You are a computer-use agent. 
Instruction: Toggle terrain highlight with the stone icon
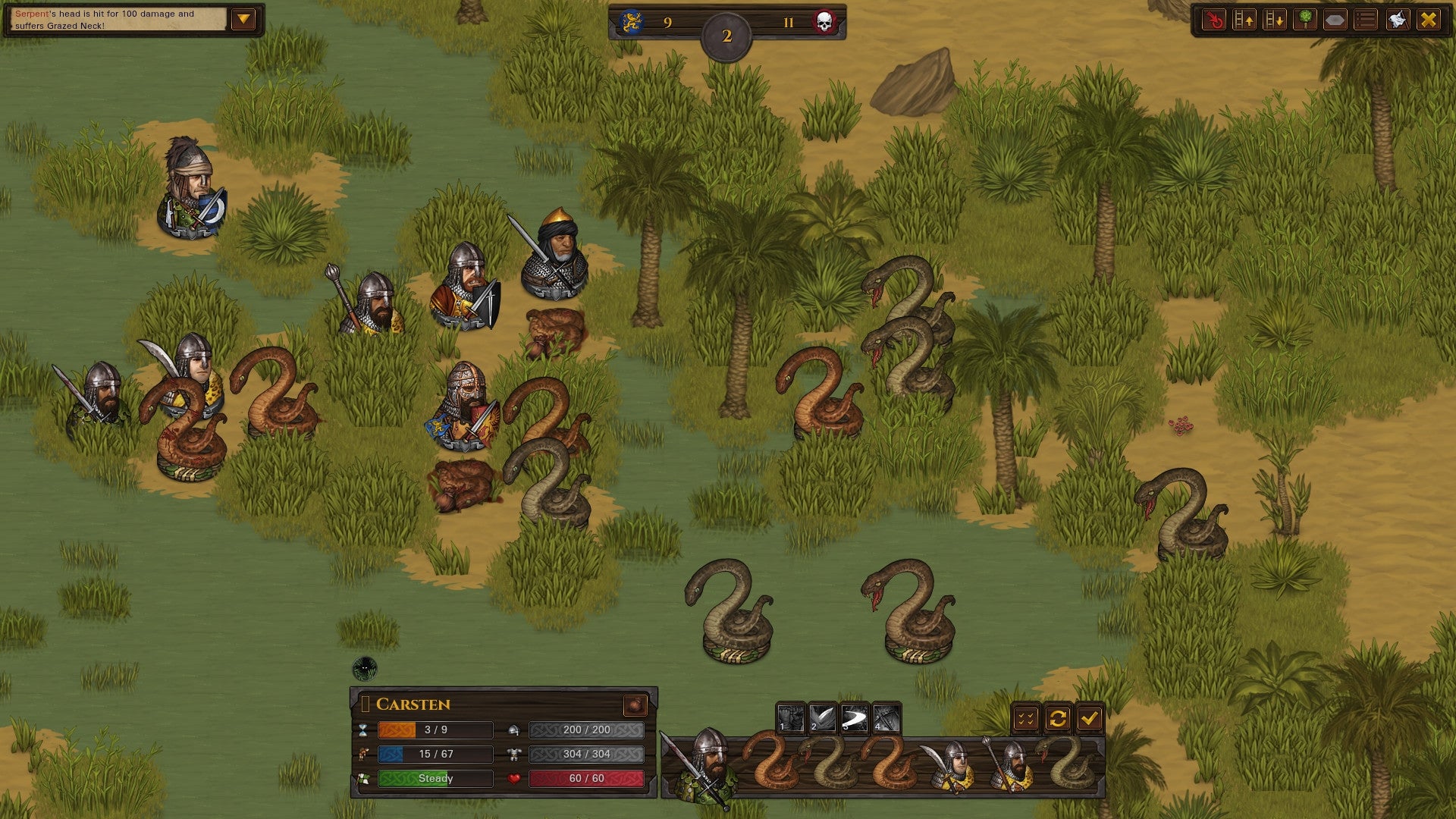pyautogui.click(x=1335, y=20)
